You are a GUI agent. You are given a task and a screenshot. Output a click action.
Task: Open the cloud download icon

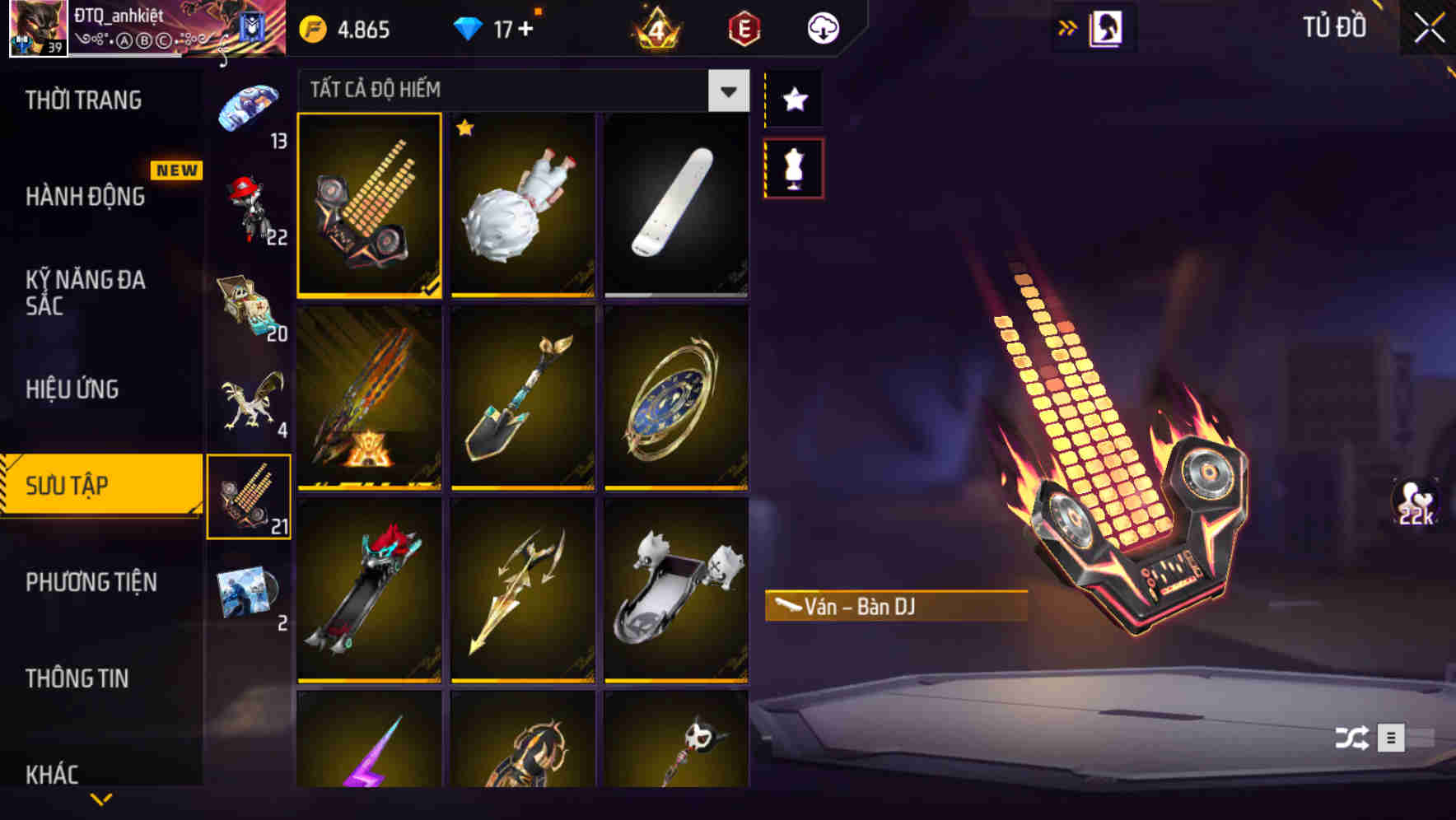coord(821,27)
